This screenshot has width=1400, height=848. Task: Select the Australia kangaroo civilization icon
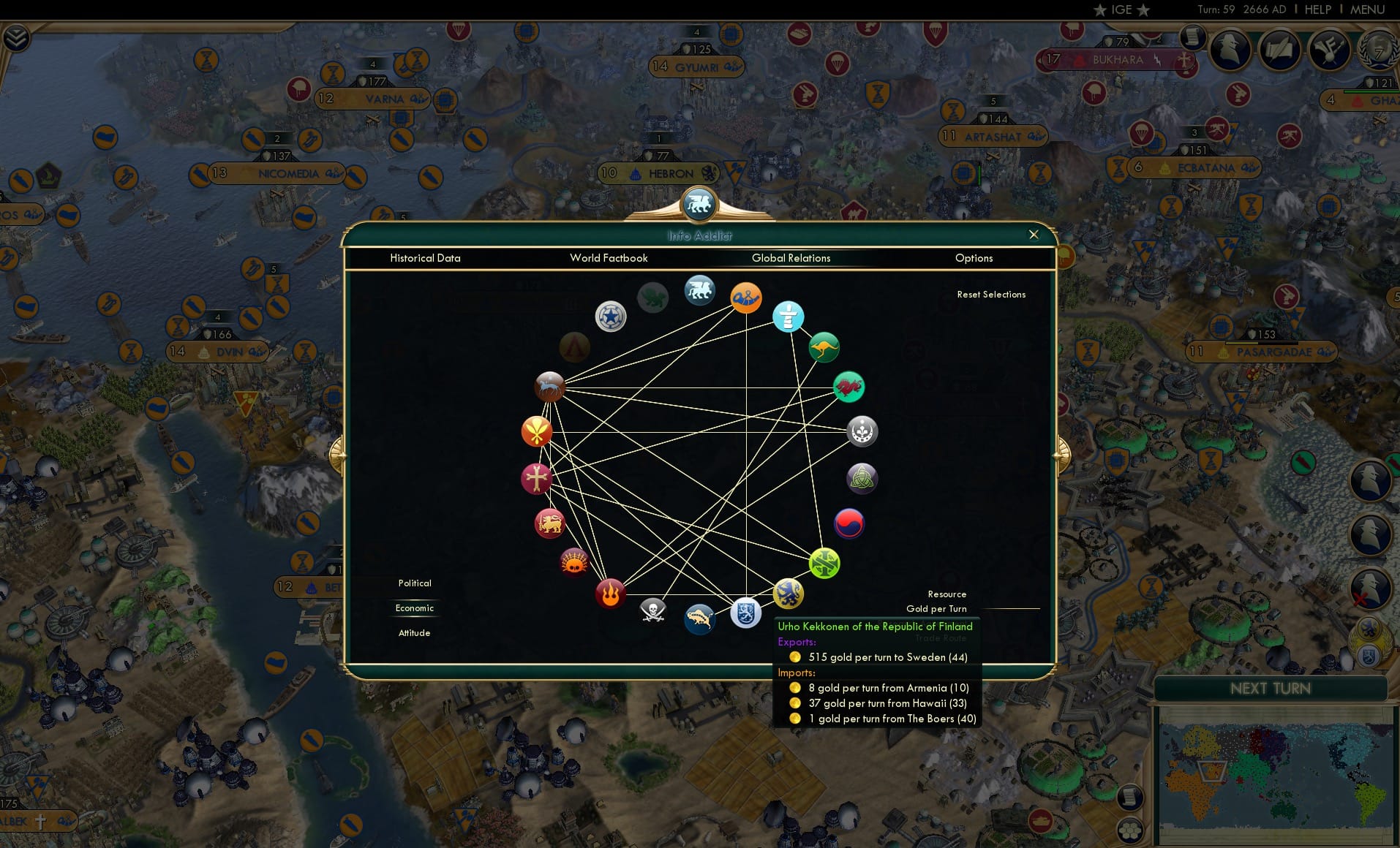pos(824,347)
